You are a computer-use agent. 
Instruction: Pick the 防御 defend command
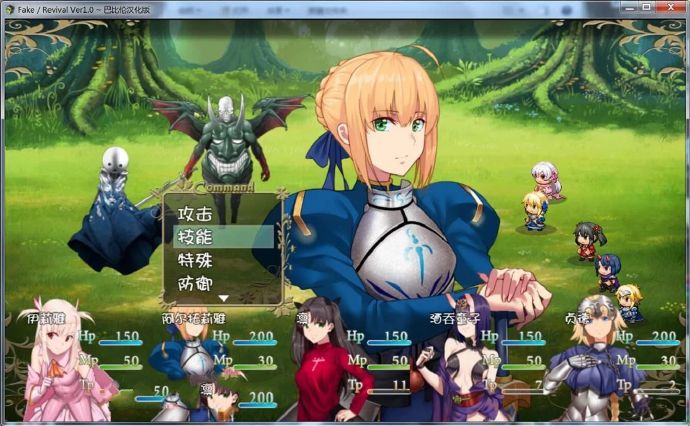pyautogui.click(x=196, y=283)
